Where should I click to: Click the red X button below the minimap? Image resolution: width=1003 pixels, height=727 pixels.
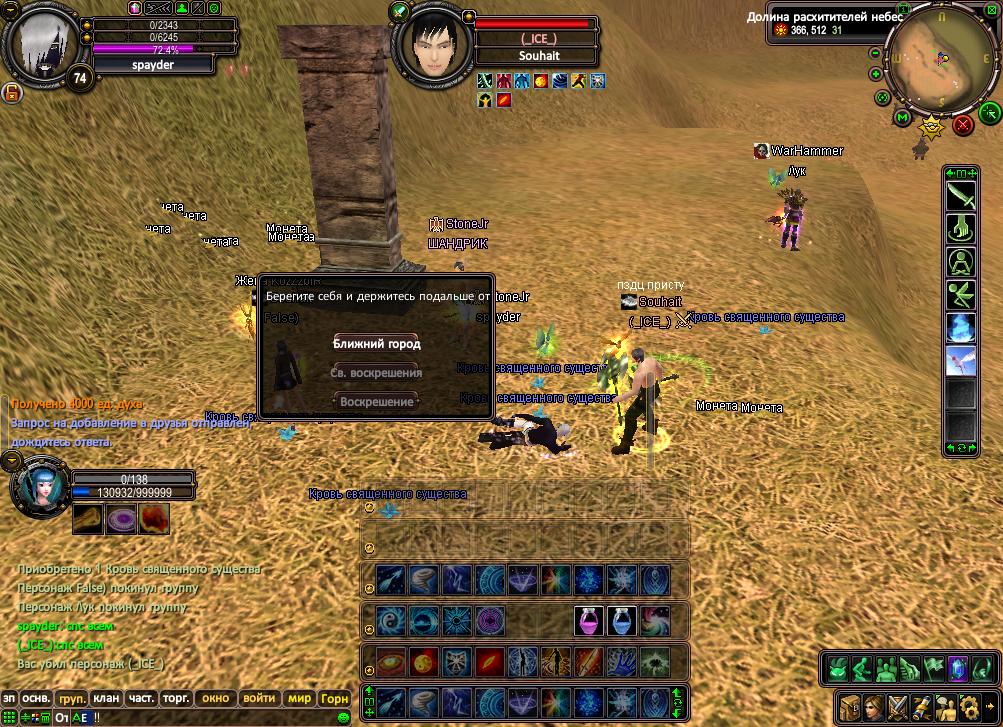coord(963,124)
